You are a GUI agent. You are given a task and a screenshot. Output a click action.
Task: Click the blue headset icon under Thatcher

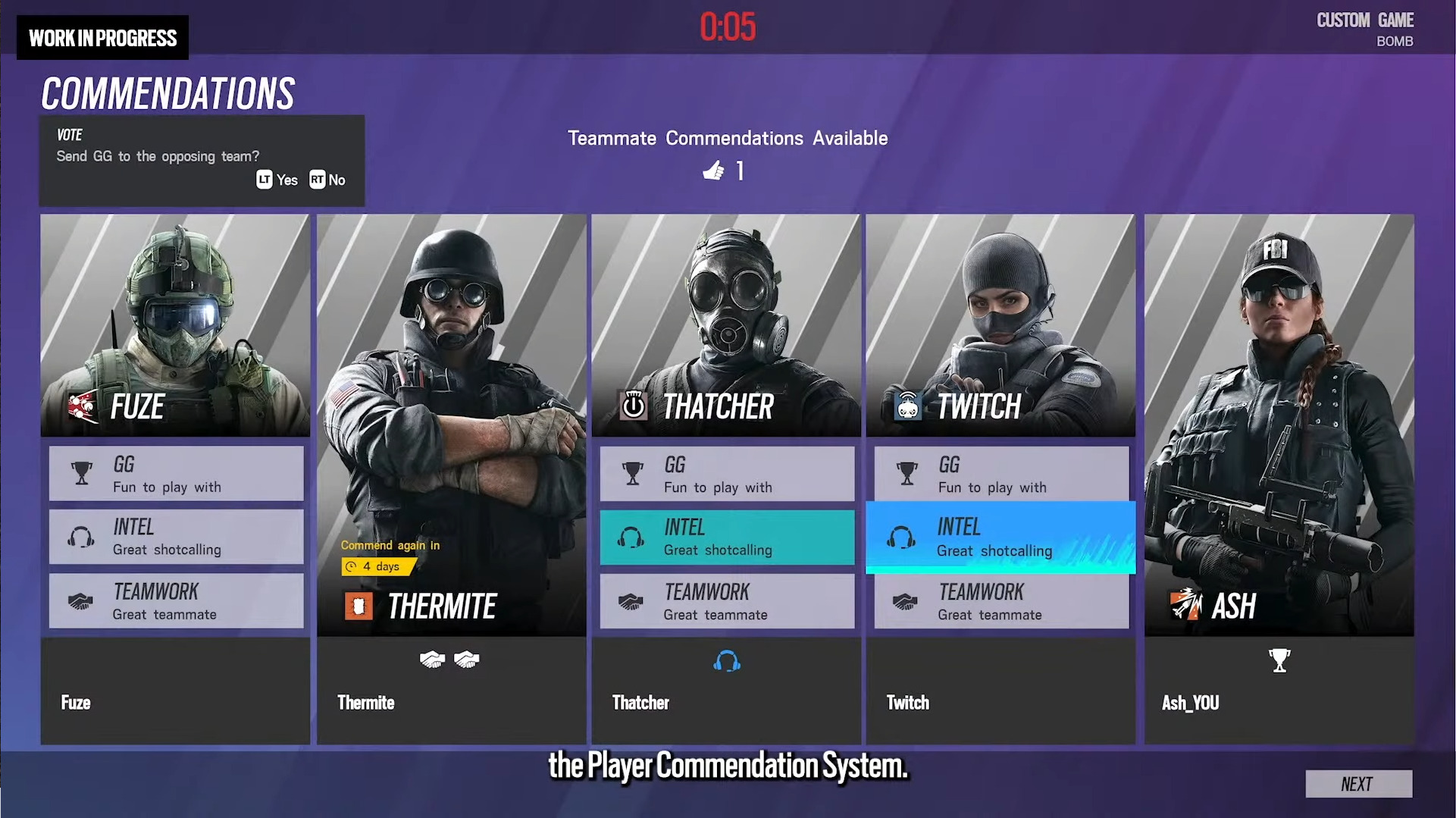tap(726, 661)
